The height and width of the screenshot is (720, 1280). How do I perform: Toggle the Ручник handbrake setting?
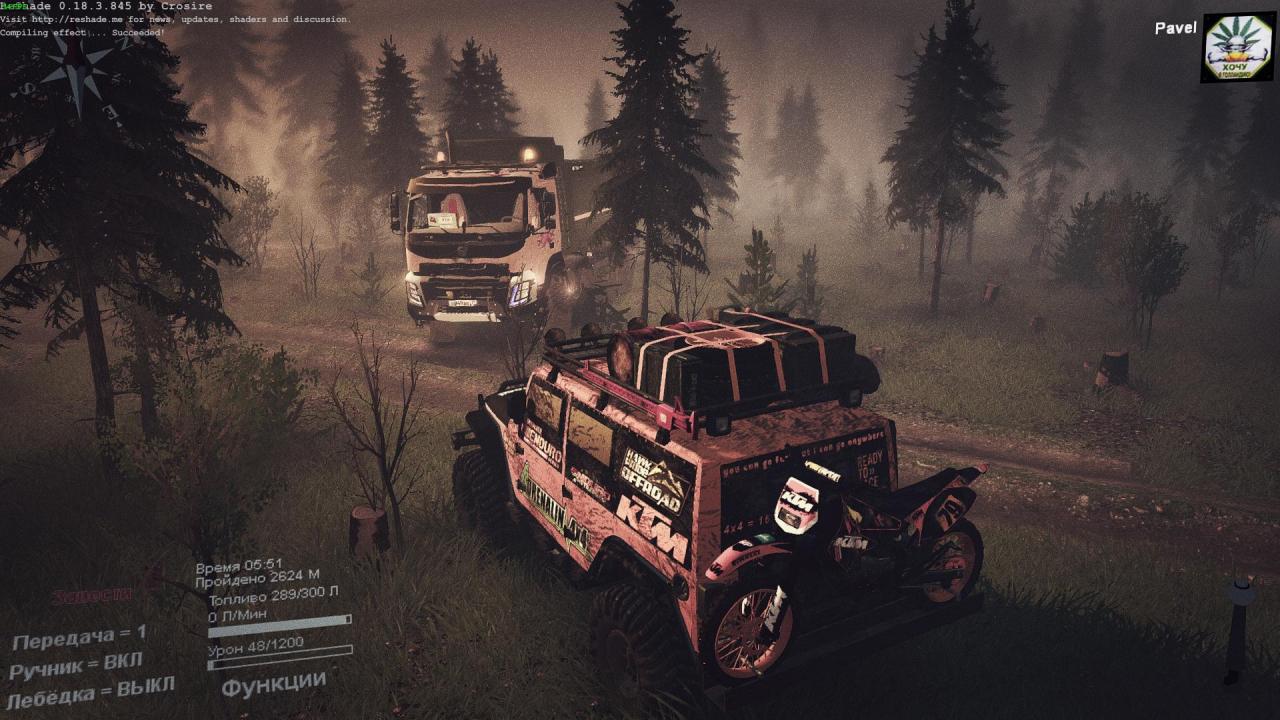click(76, 664)
